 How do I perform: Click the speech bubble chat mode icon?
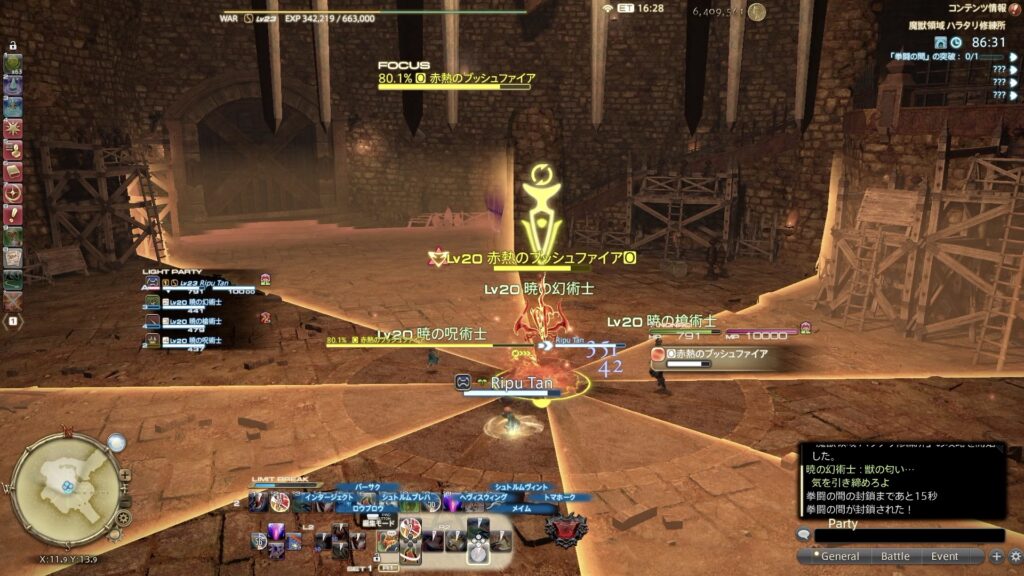pyautogui.click(x=803, y=535)
